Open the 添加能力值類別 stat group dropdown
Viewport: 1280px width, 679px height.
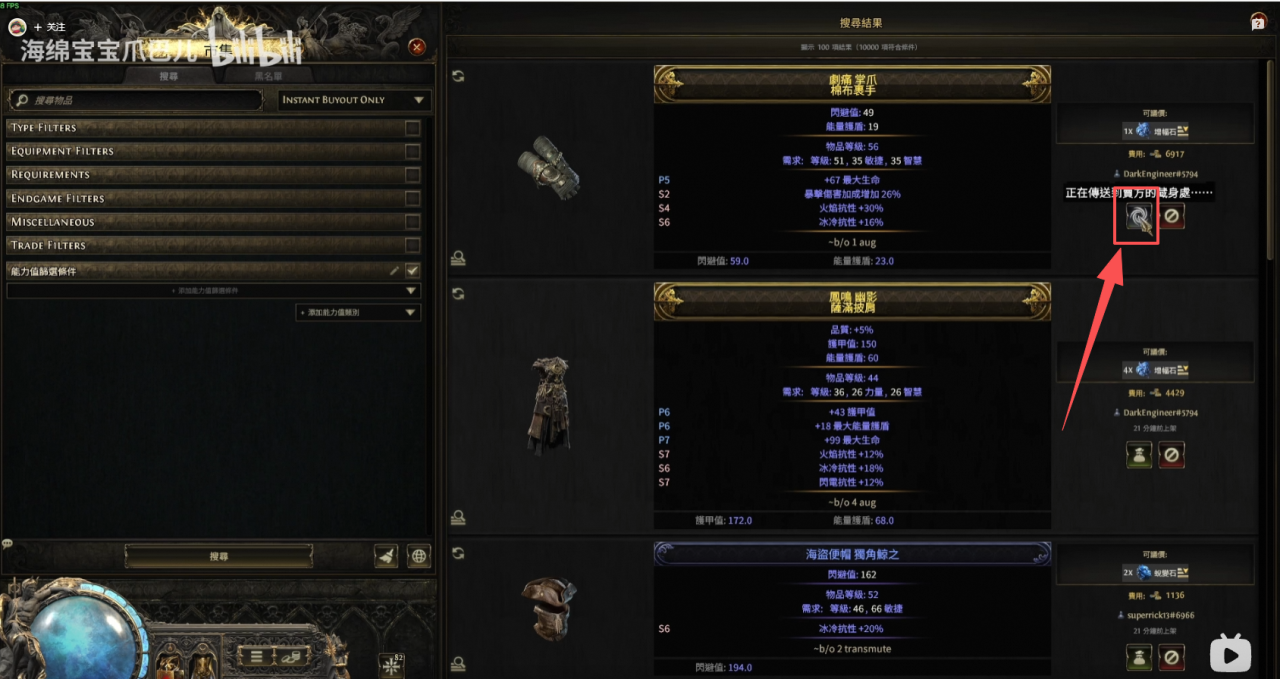(357, 313)
